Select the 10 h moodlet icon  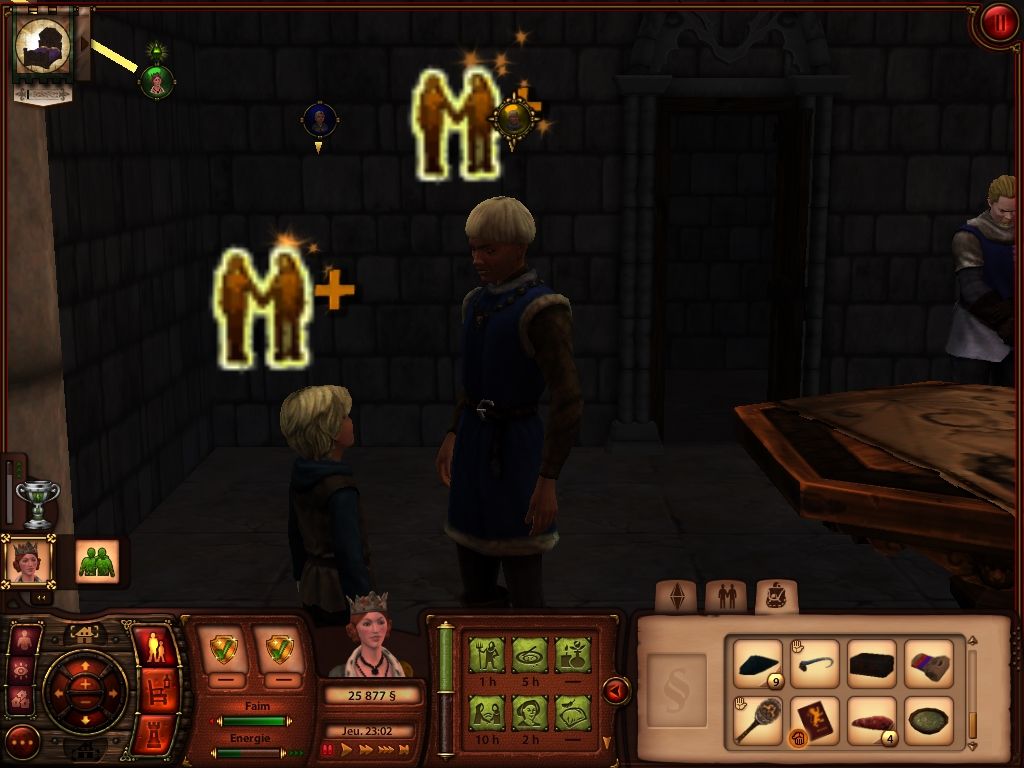point(488,713)
